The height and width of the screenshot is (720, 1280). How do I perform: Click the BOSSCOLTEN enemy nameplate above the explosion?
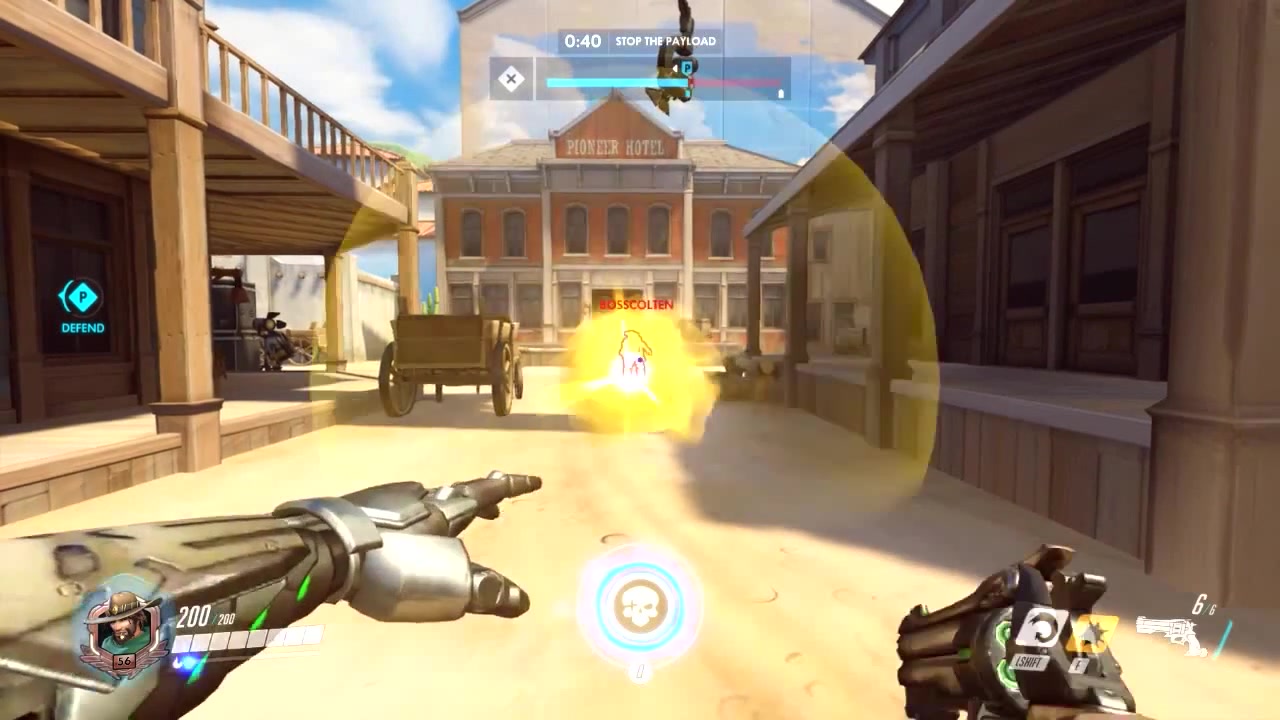click(637, 305)
